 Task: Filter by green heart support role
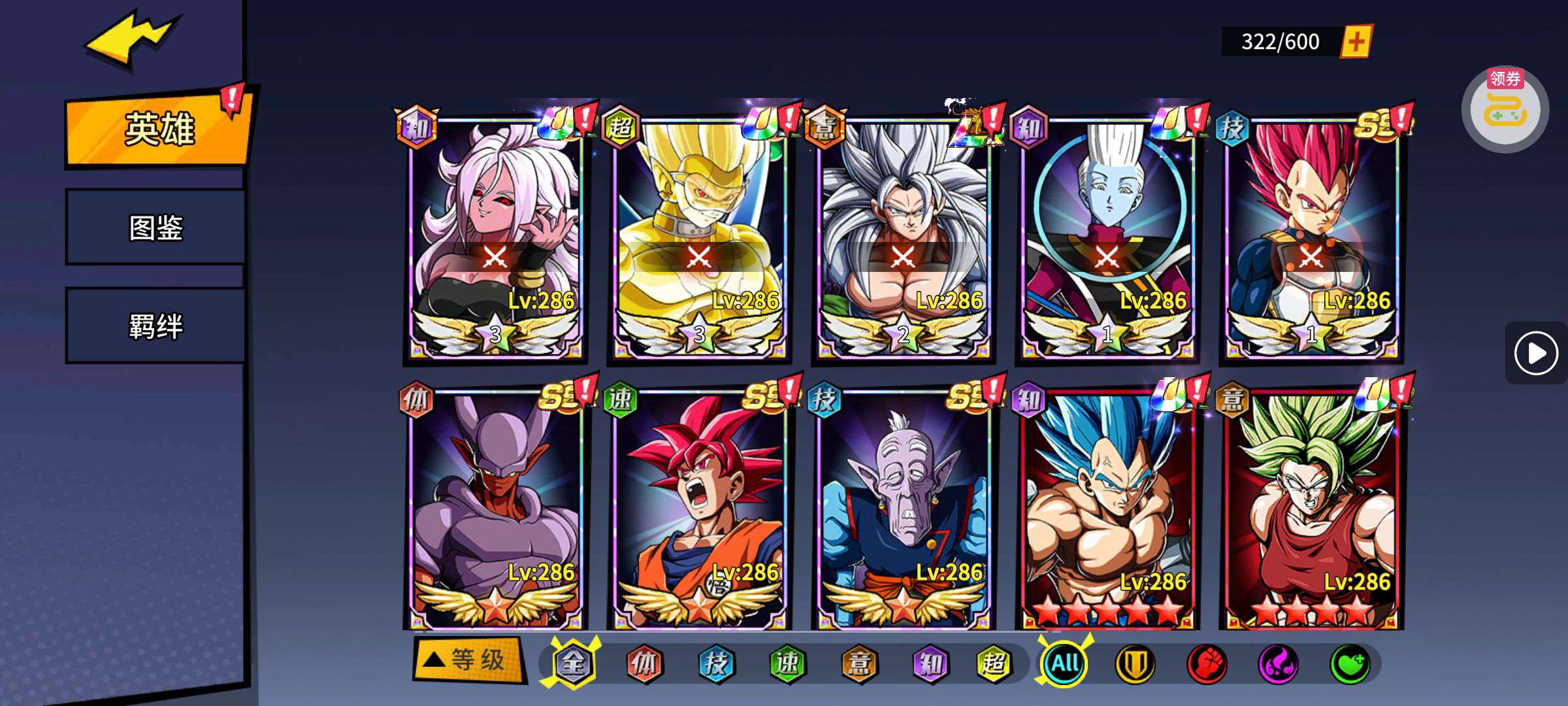click(1350, 664)
